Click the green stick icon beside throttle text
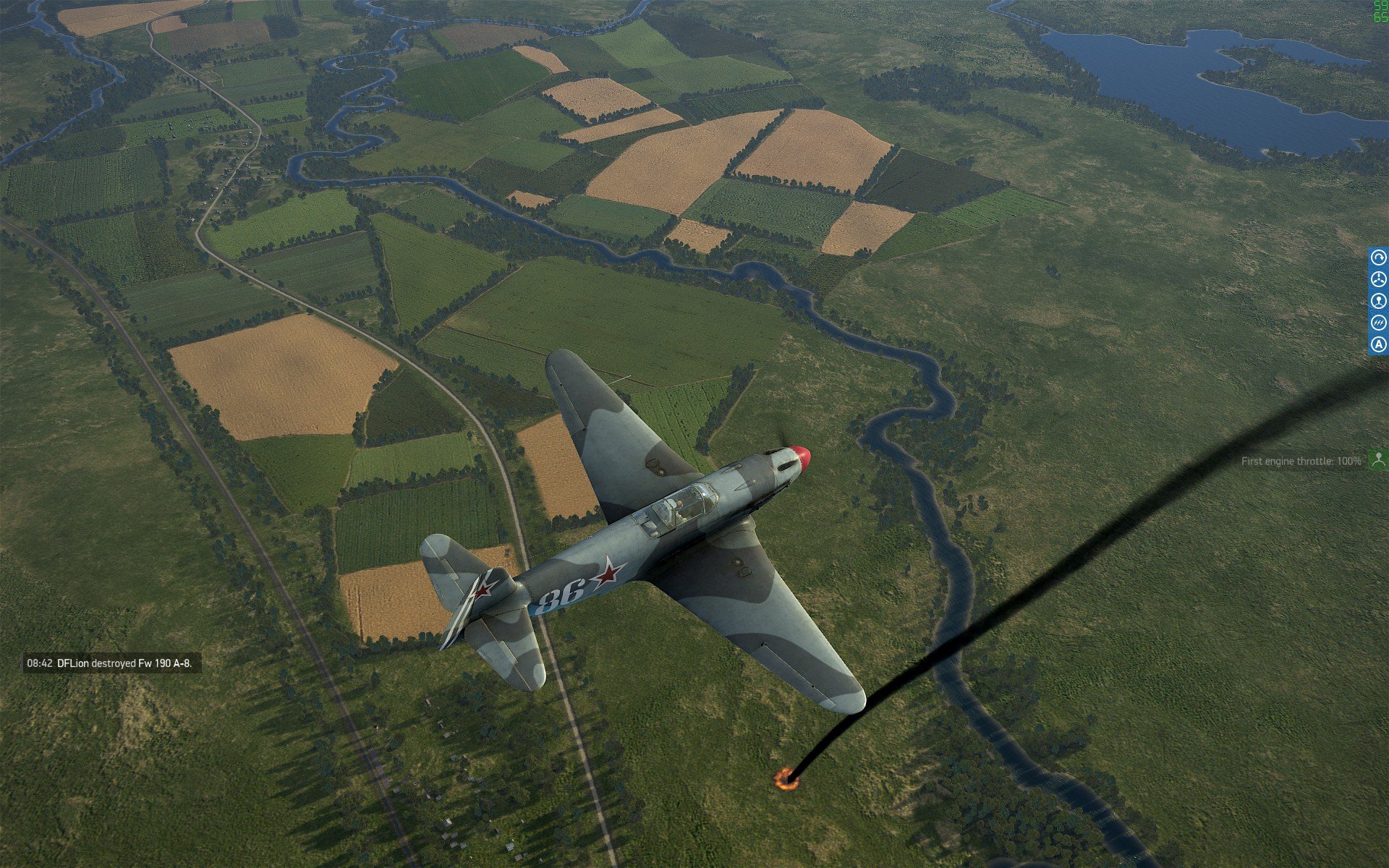Screen dimensions: 1389x868 point(1379,459)
